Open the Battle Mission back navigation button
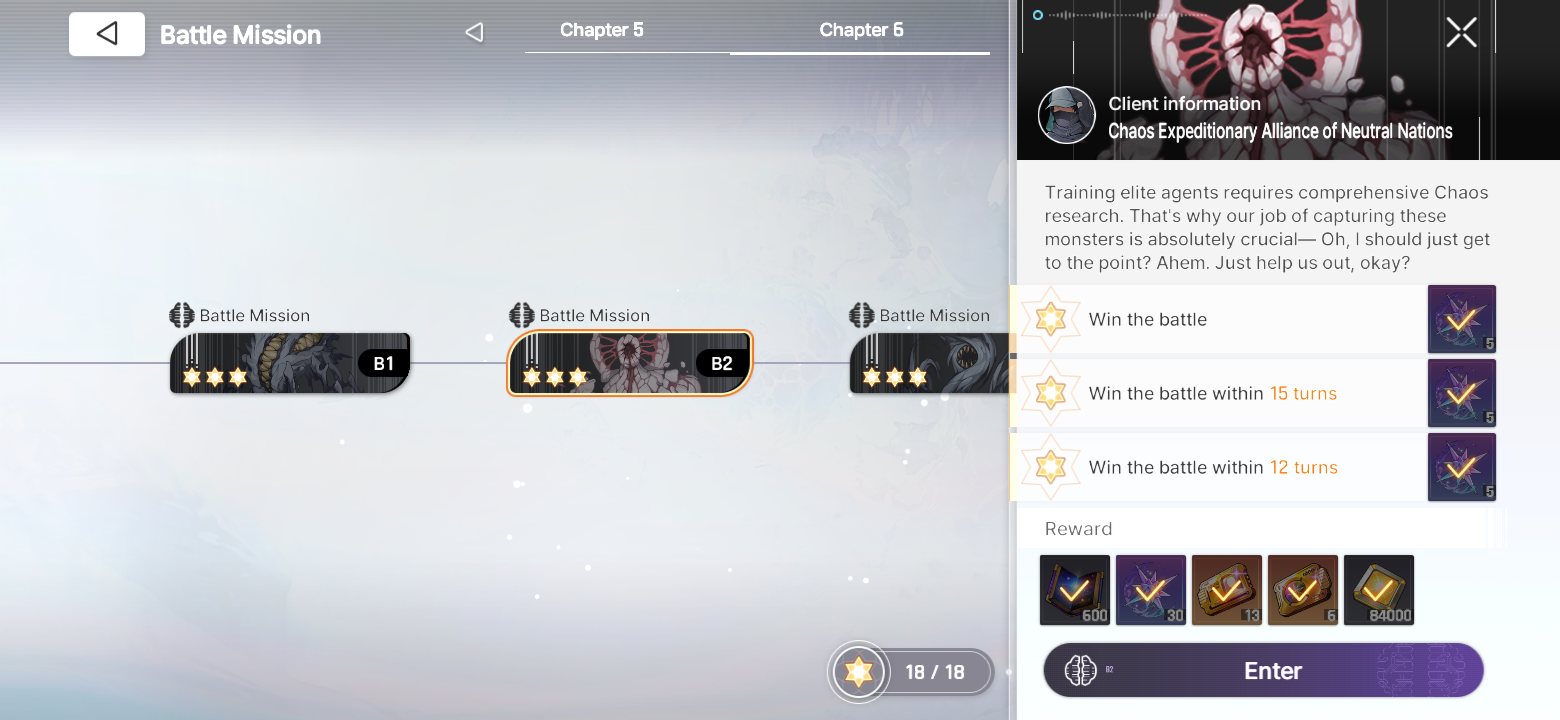The width and height of the screenshot is (1560, 720). tap(106, 33)
